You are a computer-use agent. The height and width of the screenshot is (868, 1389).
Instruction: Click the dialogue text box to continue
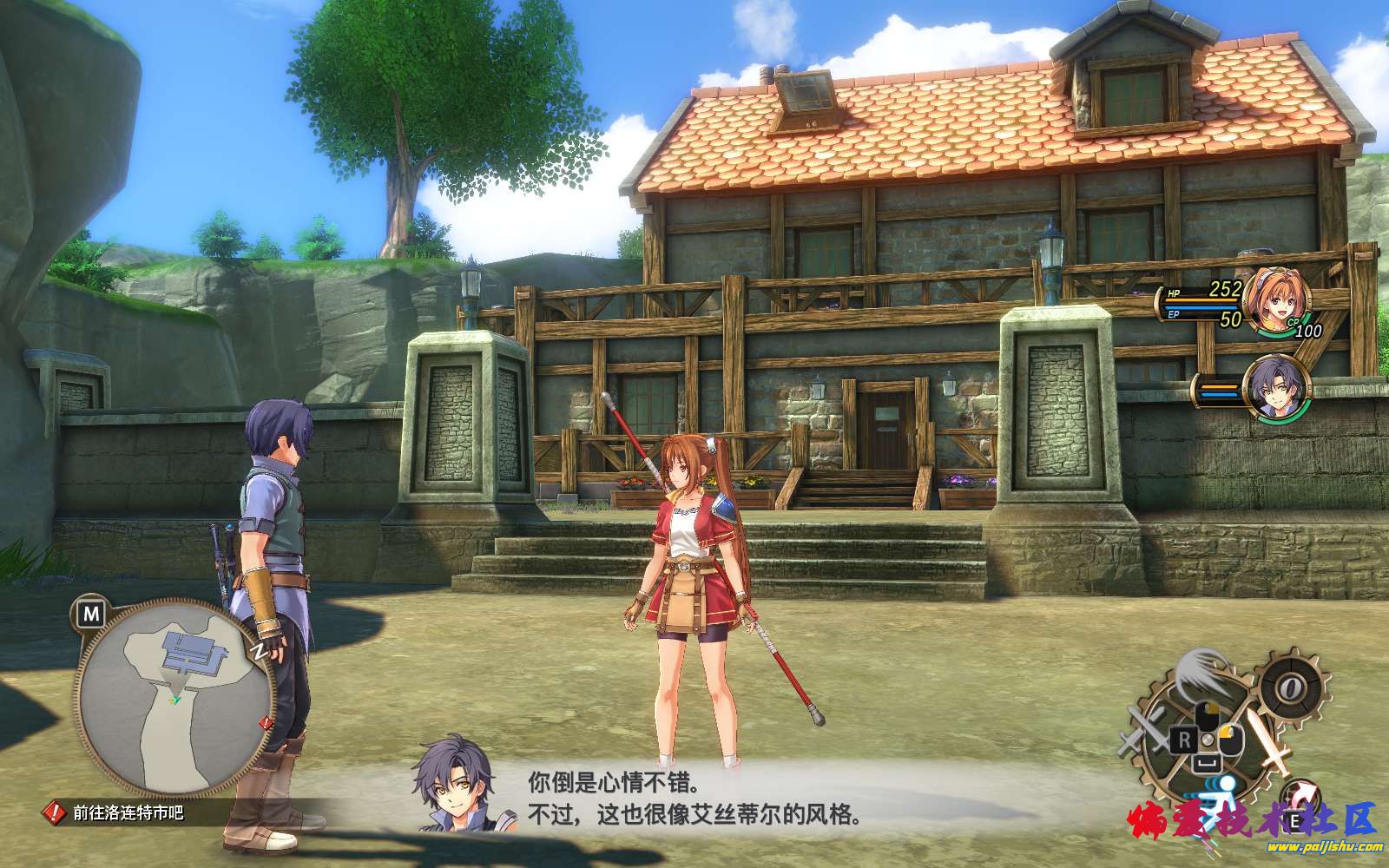(x=694, y=799)
